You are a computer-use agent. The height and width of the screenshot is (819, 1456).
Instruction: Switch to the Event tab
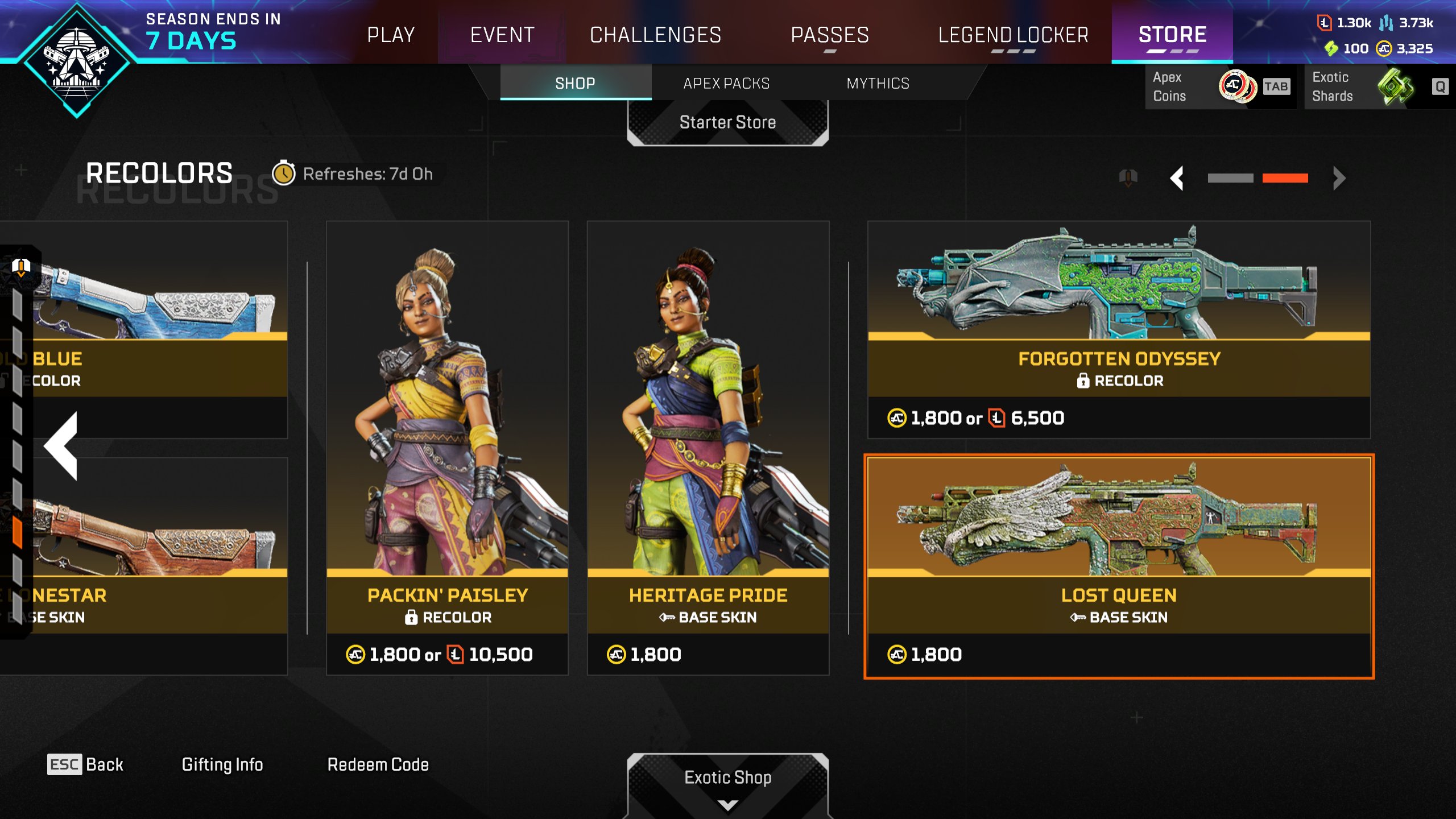[x=502, y=35]
